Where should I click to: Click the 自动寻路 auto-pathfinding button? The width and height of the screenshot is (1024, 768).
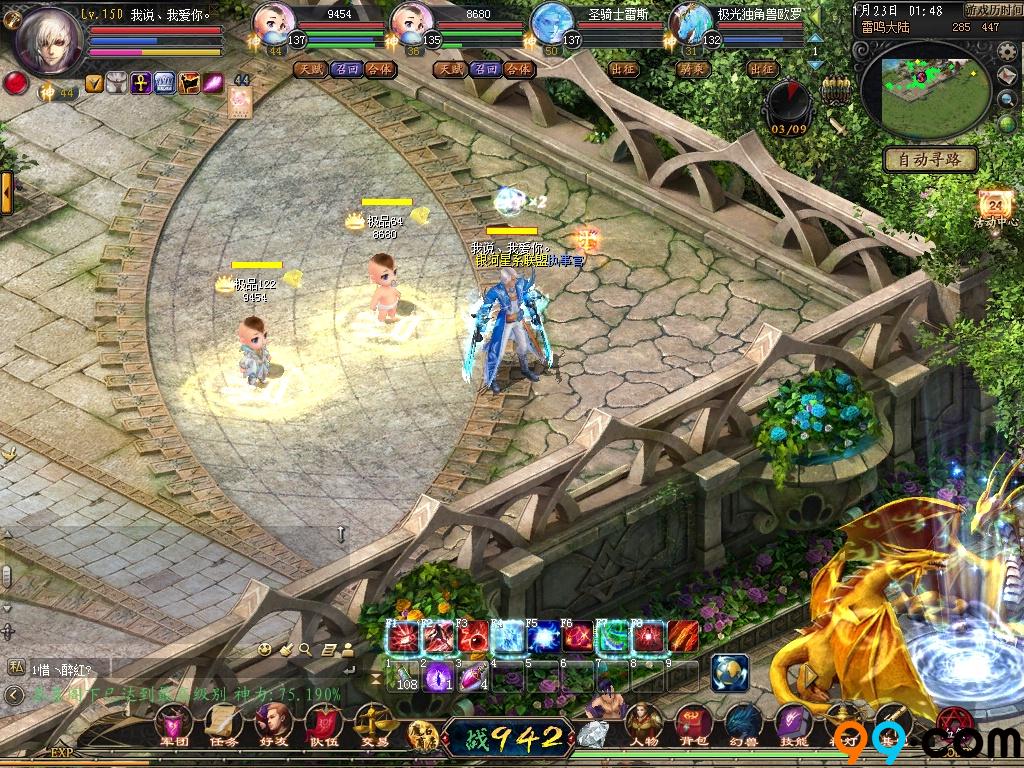coord(930,159)
